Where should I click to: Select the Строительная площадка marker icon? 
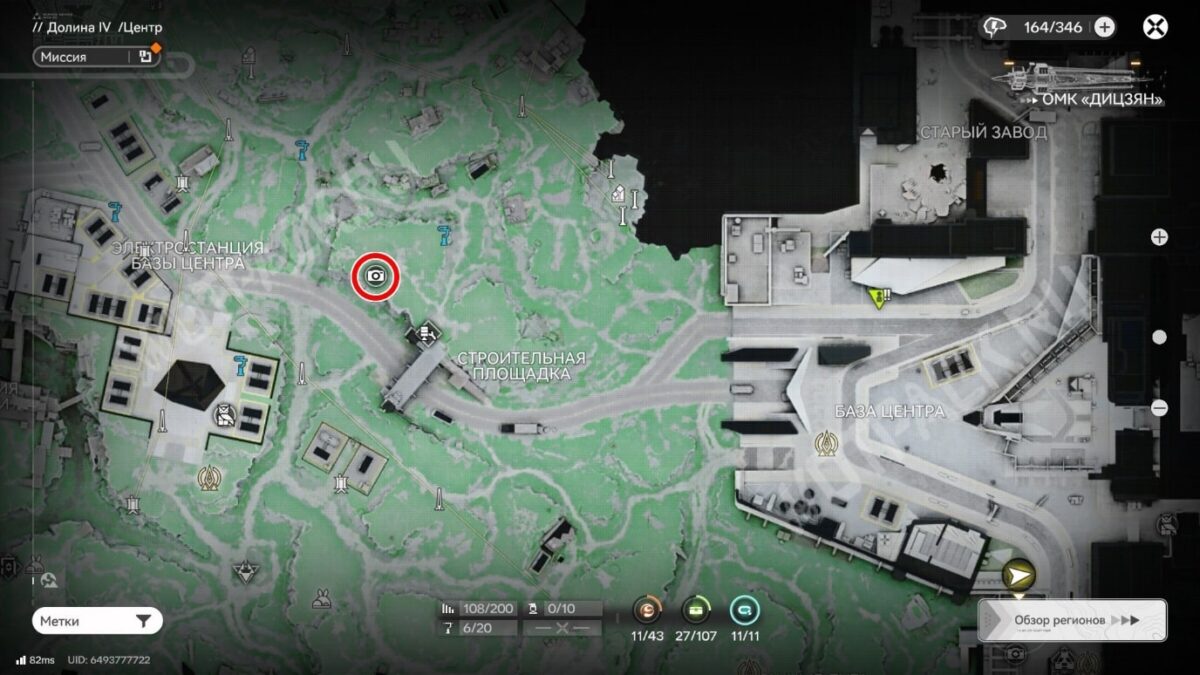click(x=428, y=331)
